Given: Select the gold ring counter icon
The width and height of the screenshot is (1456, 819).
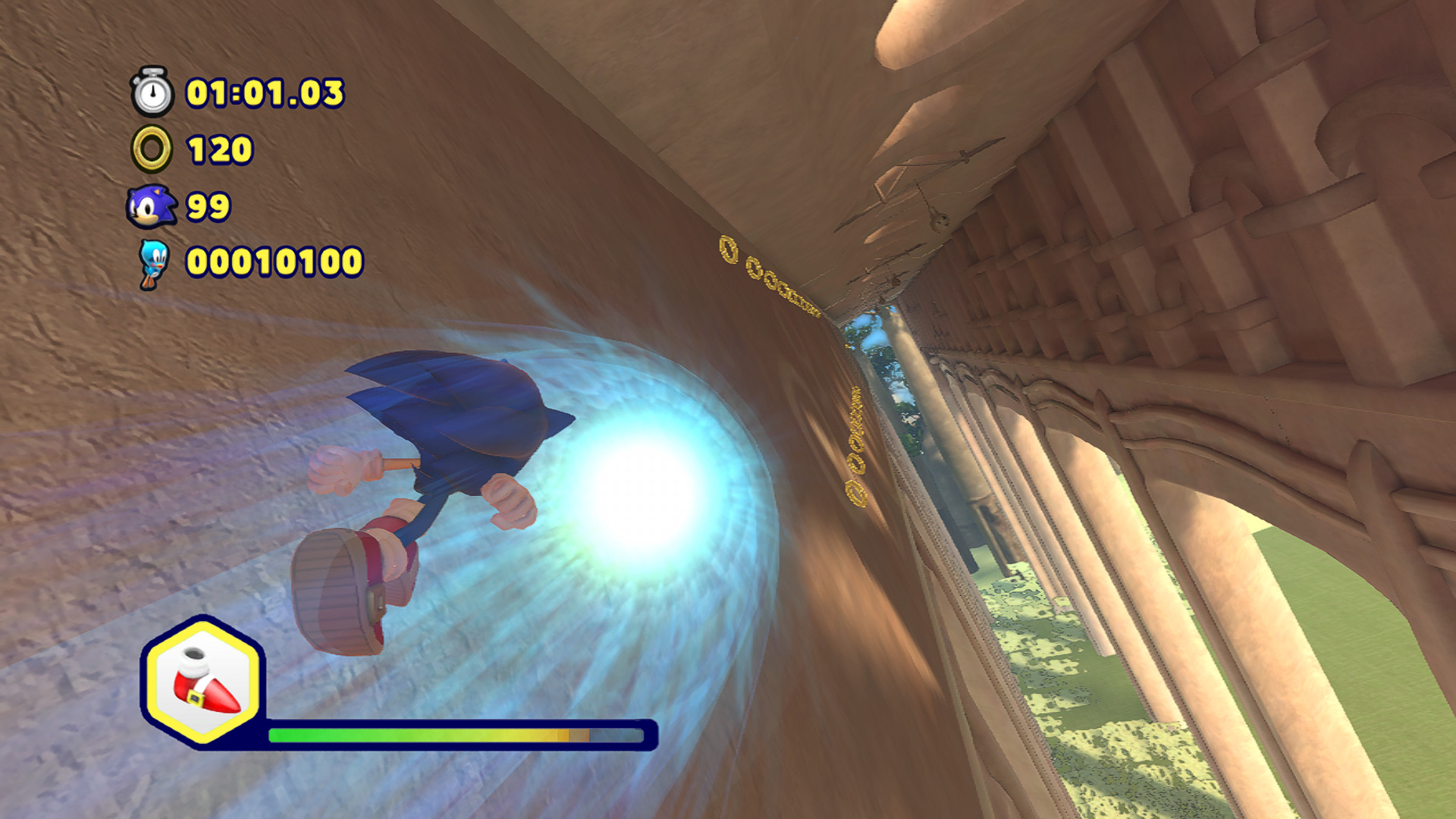Looking at the screenshot, I should (x=152, y=149).
